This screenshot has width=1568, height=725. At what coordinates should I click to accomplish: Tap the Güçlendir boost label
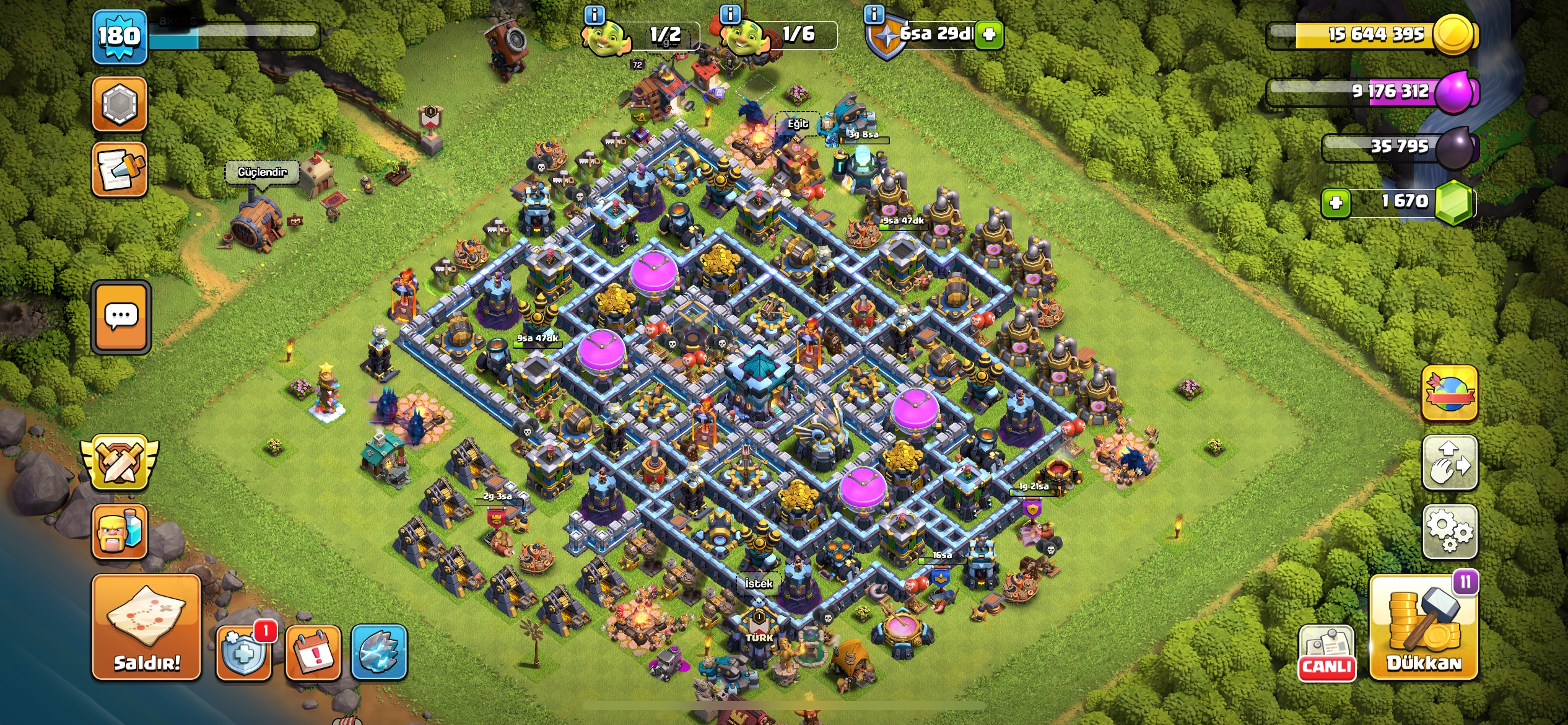(262, 172)
